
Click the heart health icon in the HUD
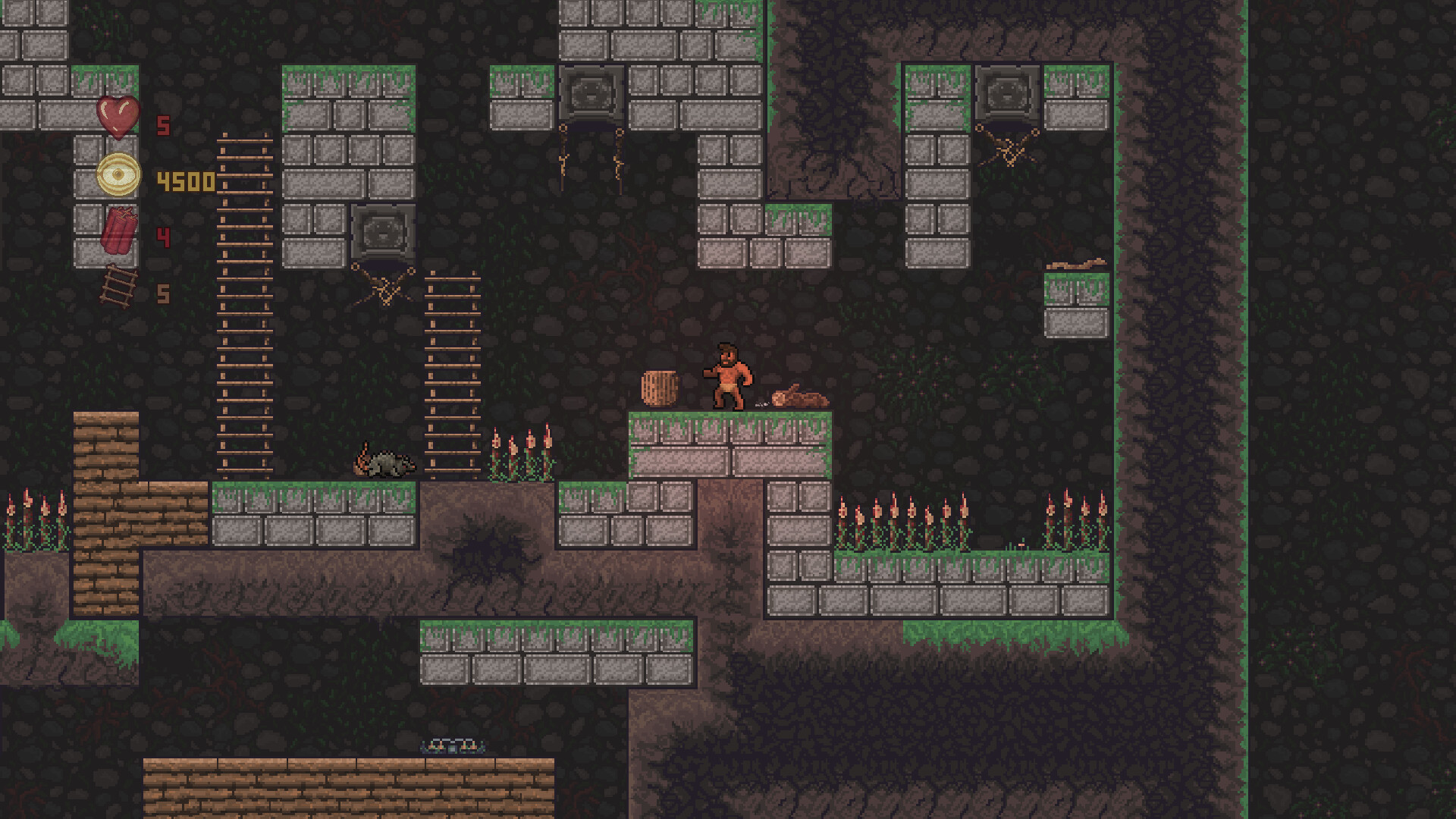click(118, 119)
